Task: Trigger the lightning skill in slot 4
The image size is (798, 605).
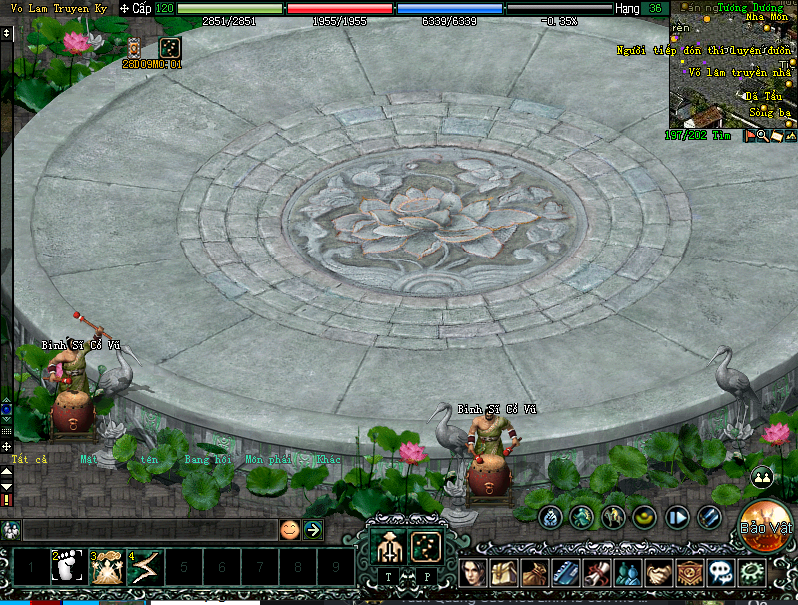Action: (143, 567)
